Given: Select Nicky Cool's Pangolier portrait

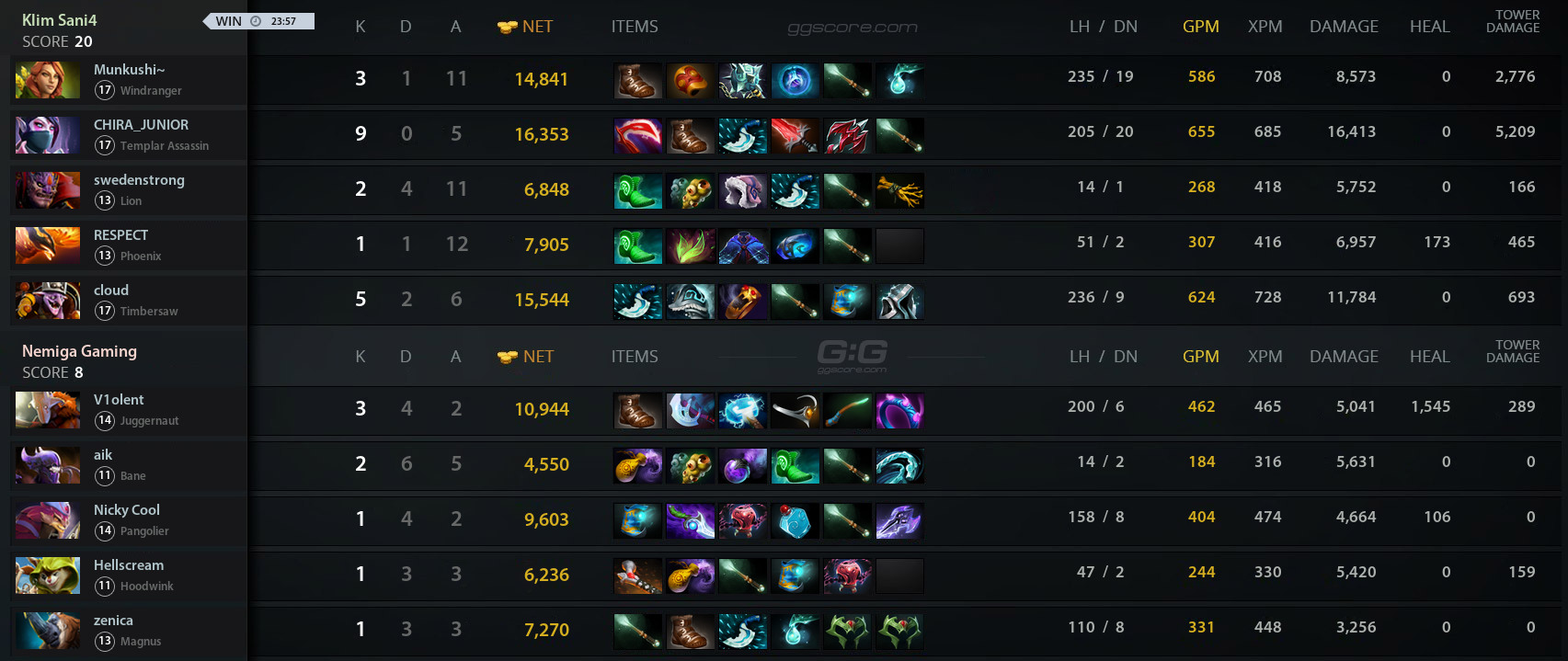Looking at the screenshot, I should click(x=48, y=520).
